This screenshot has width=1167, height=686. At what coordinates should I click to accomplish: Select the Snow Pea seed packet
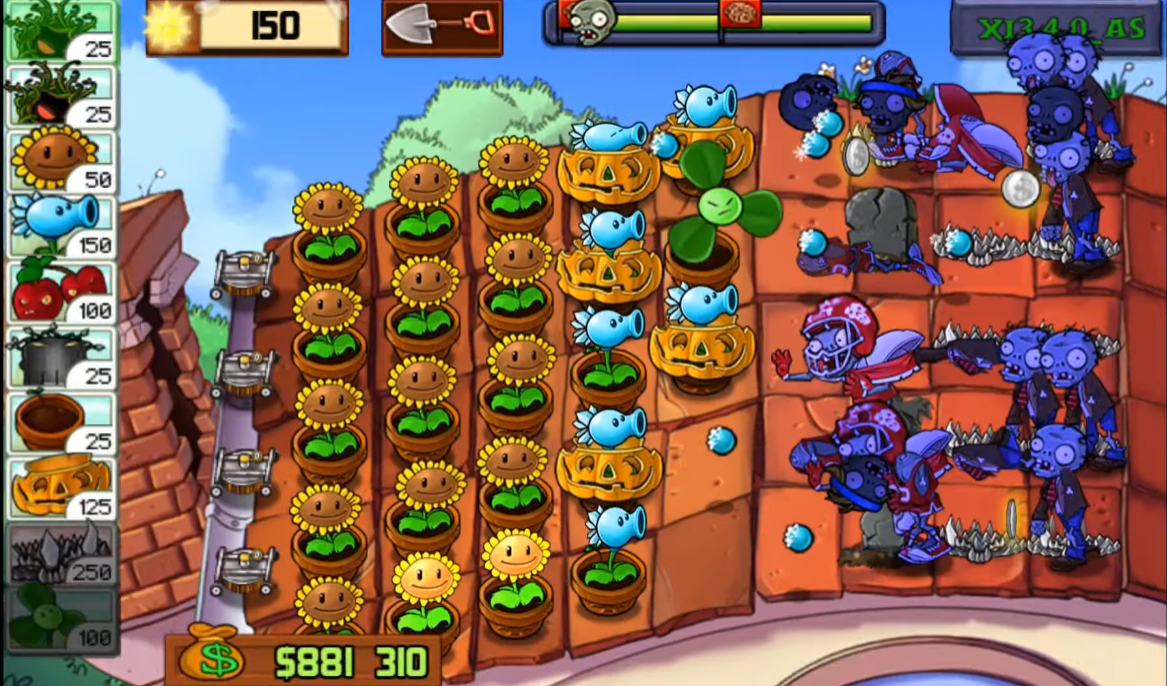62,224
